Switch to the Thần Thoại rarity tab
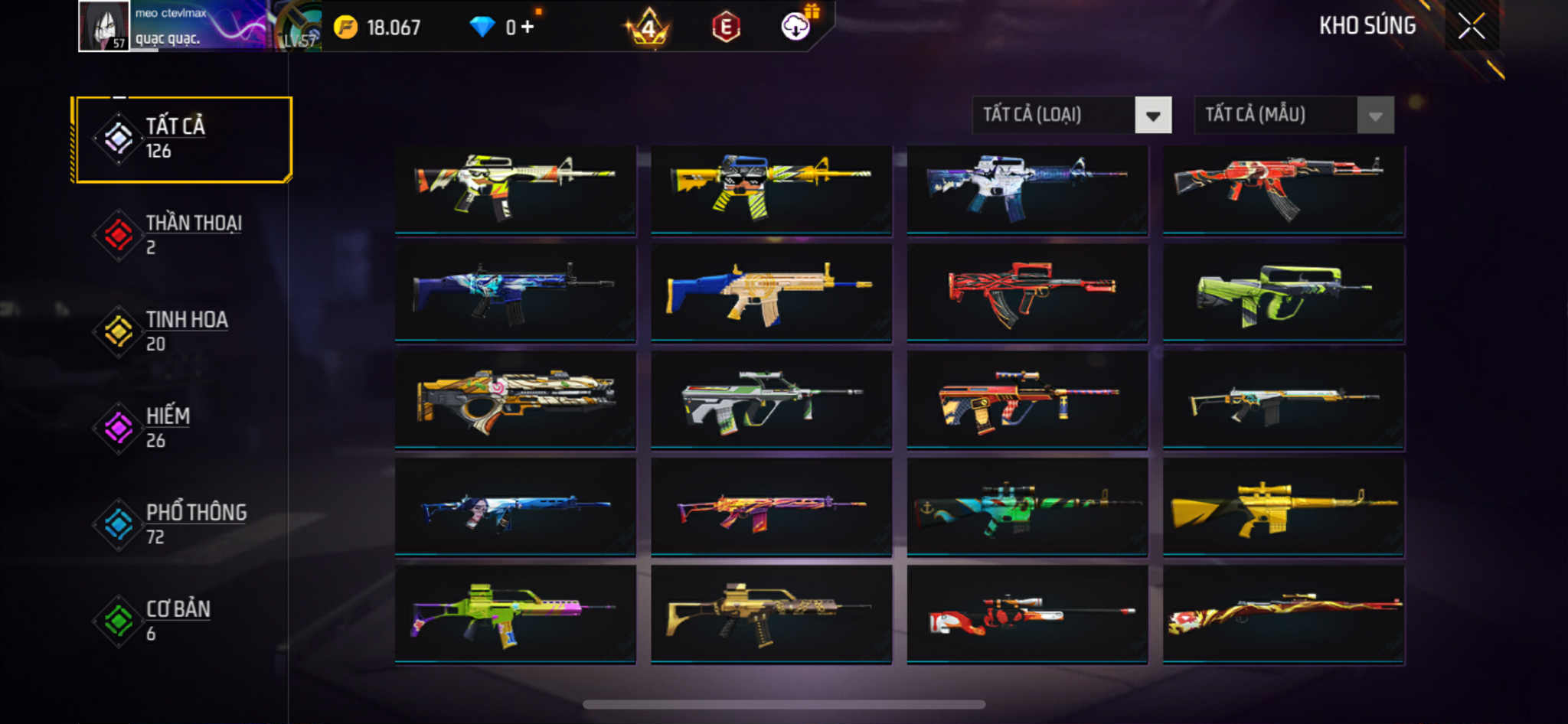1568x724 pixels. (182, 235)
